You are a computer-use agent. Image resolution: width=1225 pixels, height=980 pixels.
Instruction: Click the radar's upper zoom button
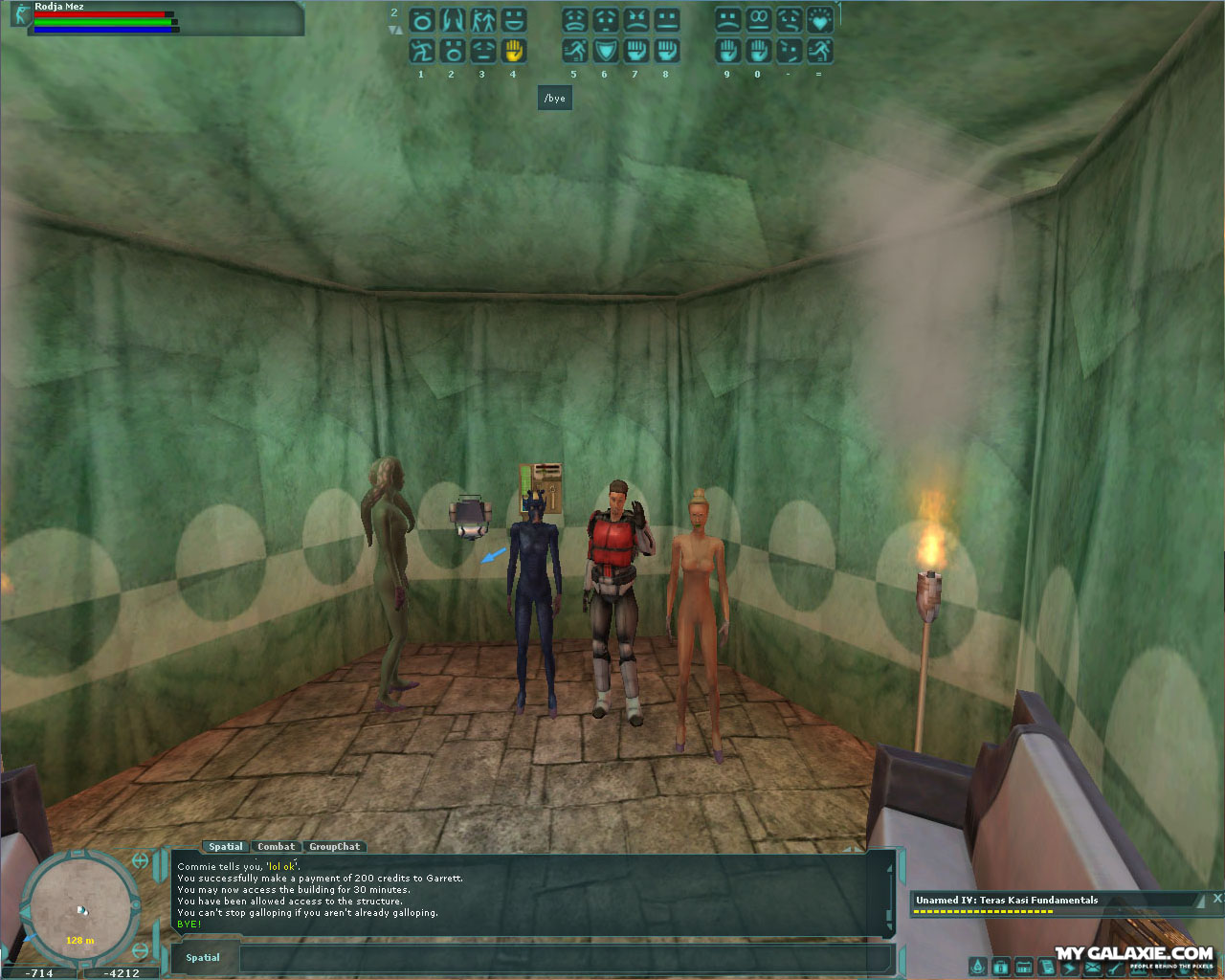click(140, 860)
